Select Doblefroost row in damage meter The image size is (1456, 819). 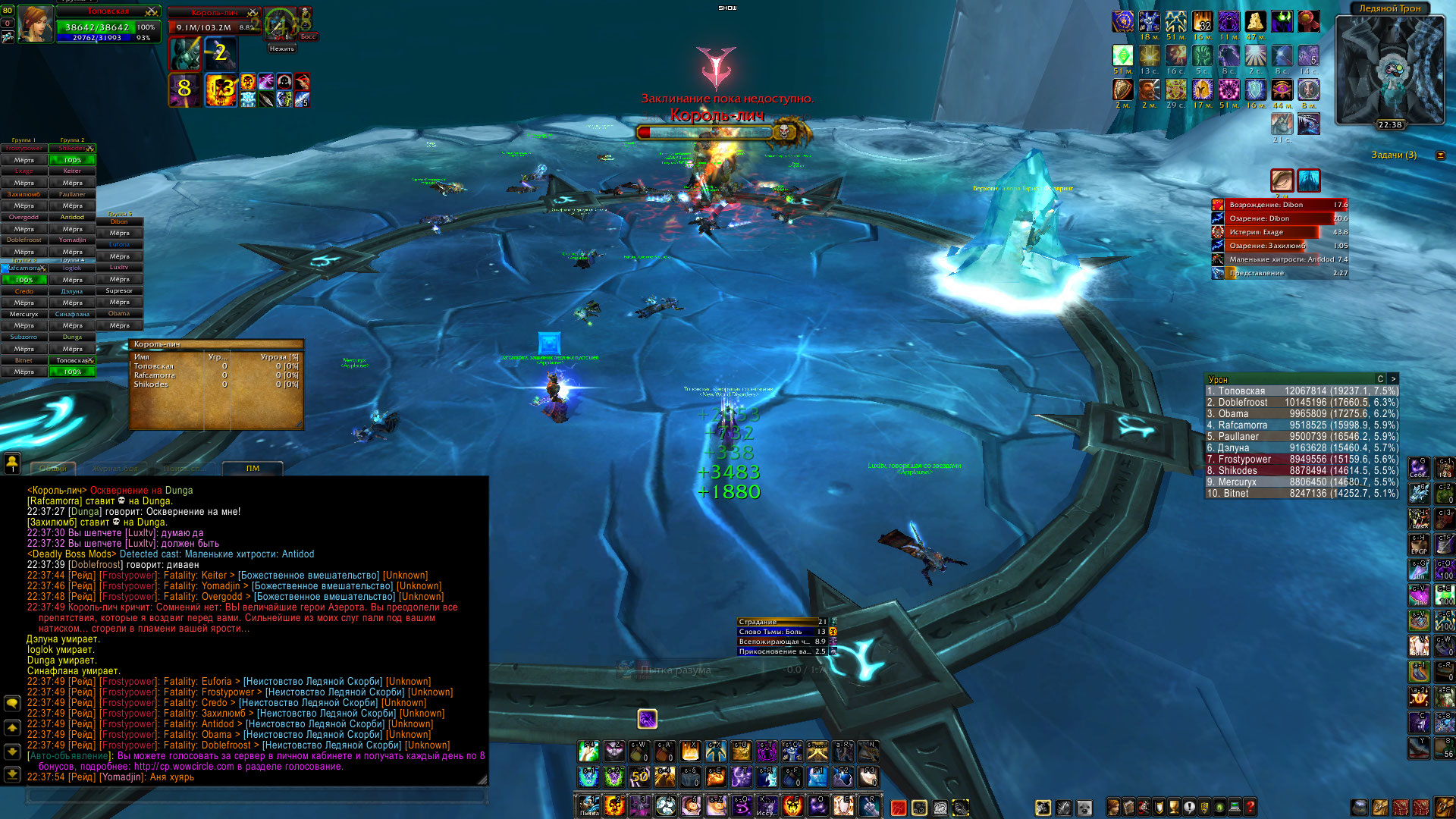pyautogui.click(x=1301, y=403)
